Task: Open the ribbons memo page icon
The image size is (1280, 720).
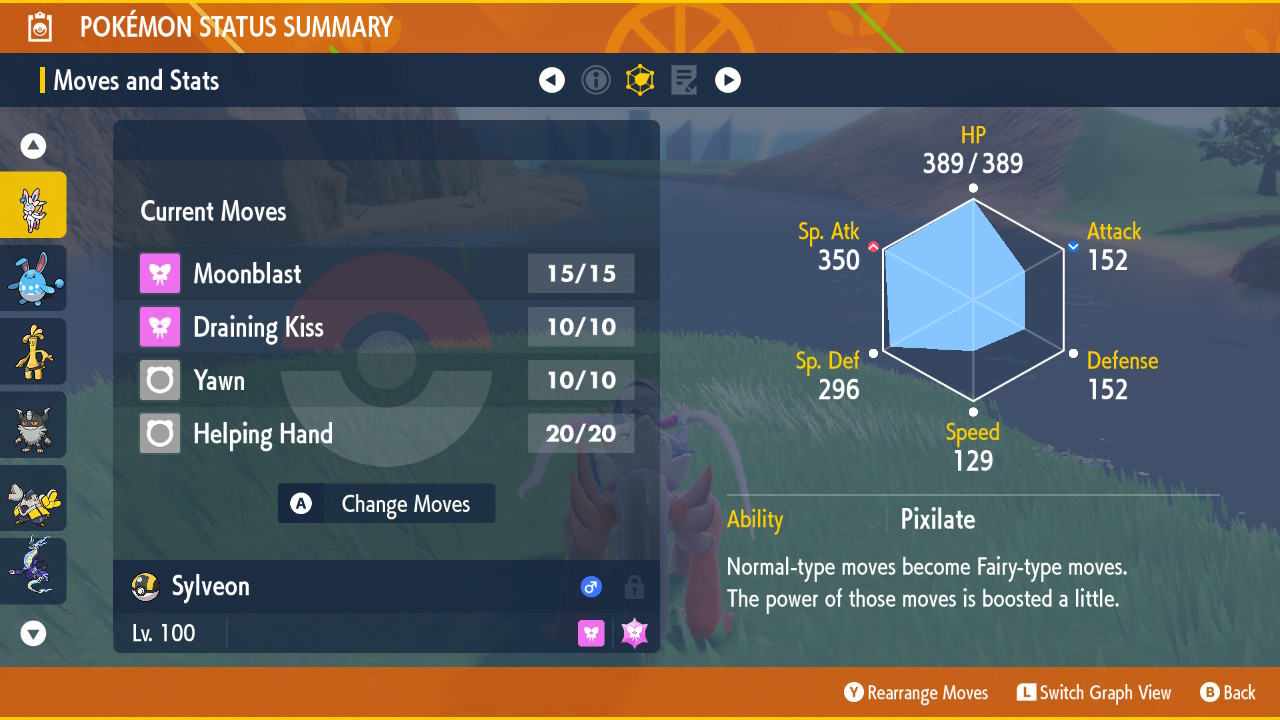Action: click(x=684, y=80)
